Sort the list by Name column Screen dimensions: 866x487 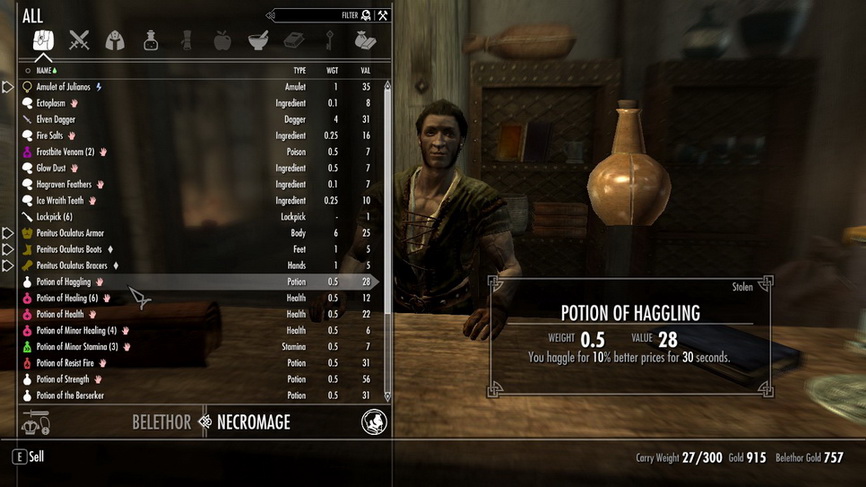44,71
